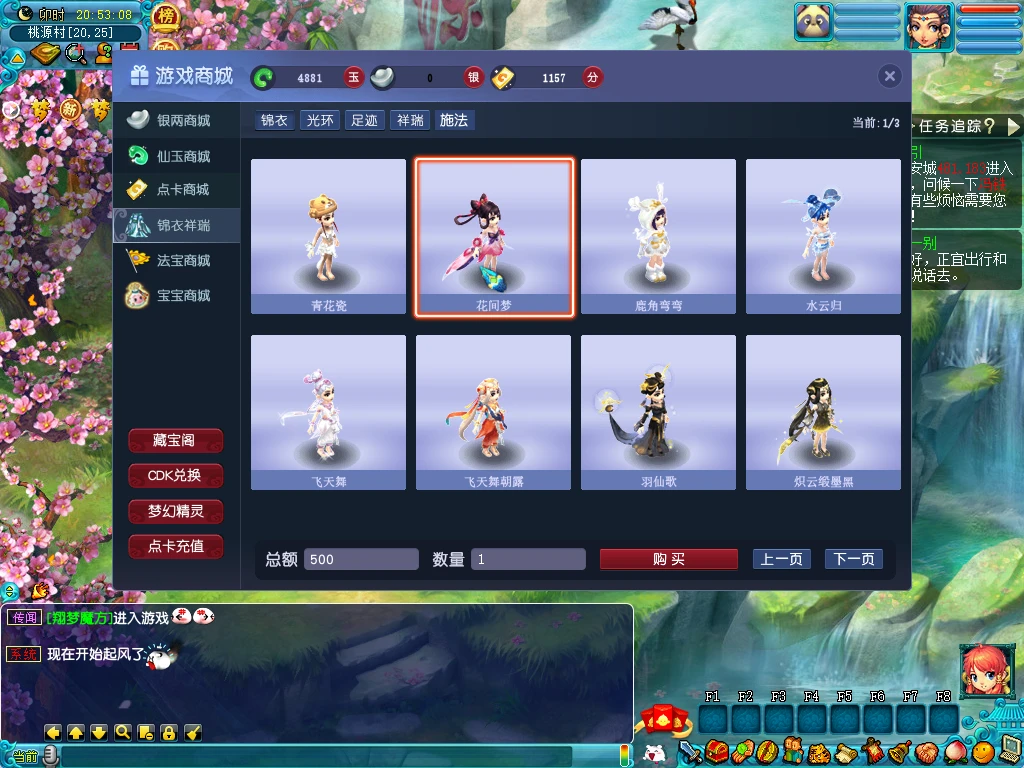The height and width of the screenshot is (768, 1024).
Task: Pick the 炽云缎墨黑 outfit
Action: point(823,412)
